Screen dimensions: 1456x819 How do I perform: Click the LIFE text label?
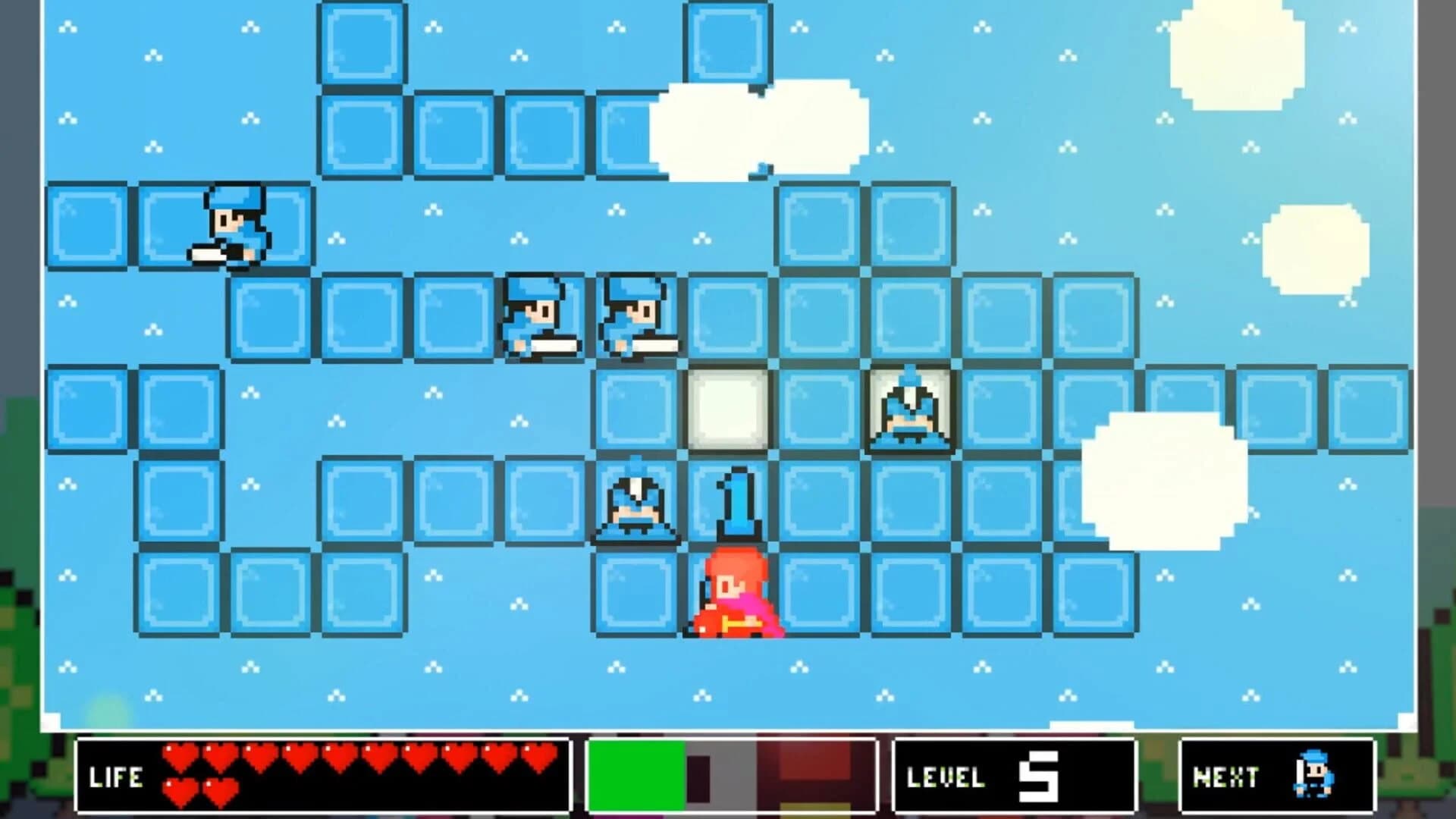click(x=116, y=777)
